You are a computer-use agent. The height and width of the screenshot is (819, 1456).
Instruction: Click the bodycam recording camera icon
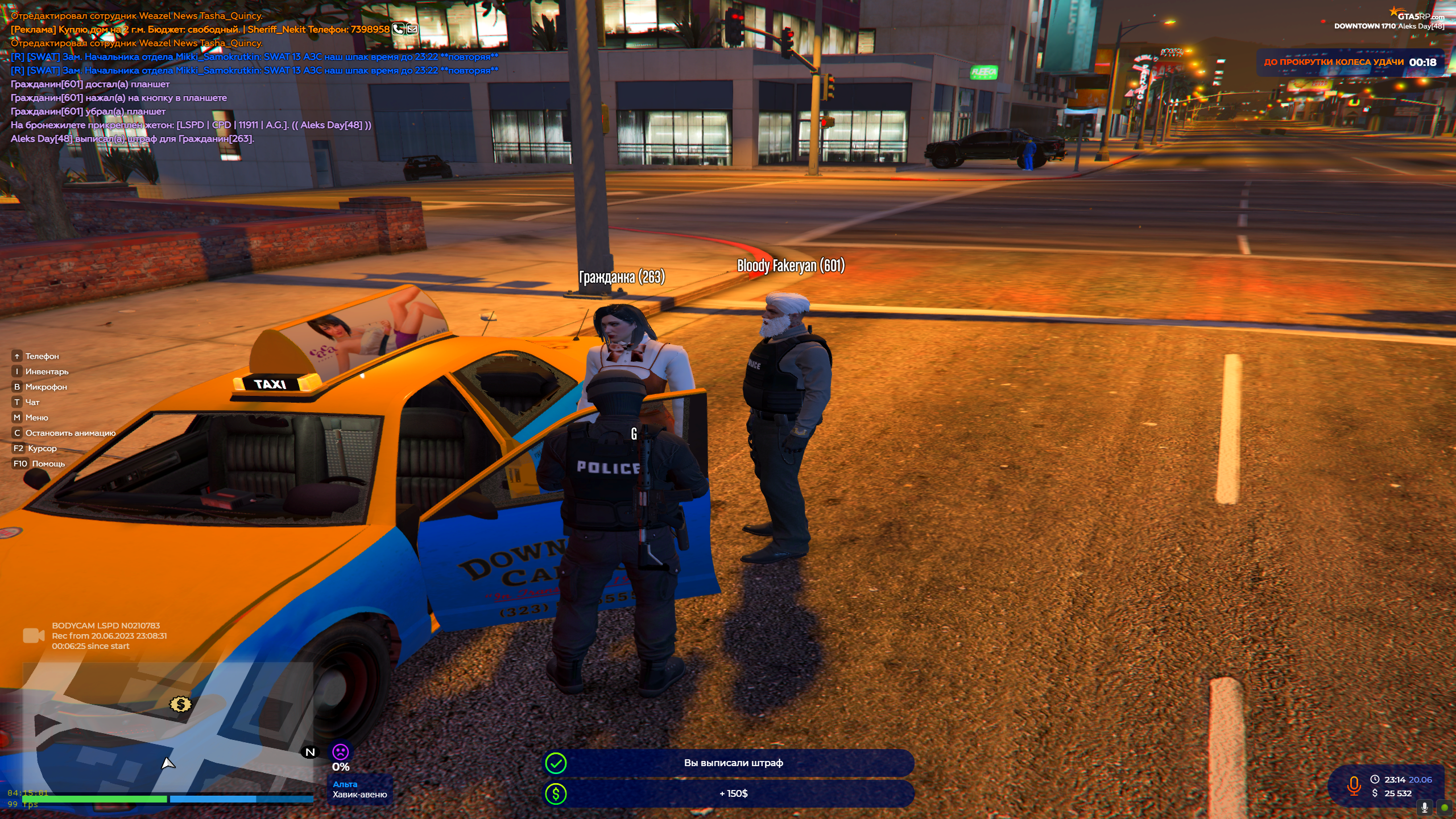point(34,635)
